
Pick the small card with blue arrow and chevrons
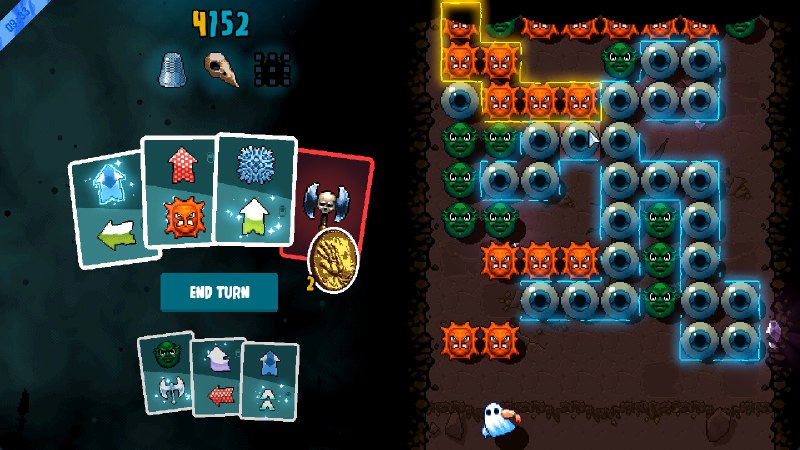(269, 381)
